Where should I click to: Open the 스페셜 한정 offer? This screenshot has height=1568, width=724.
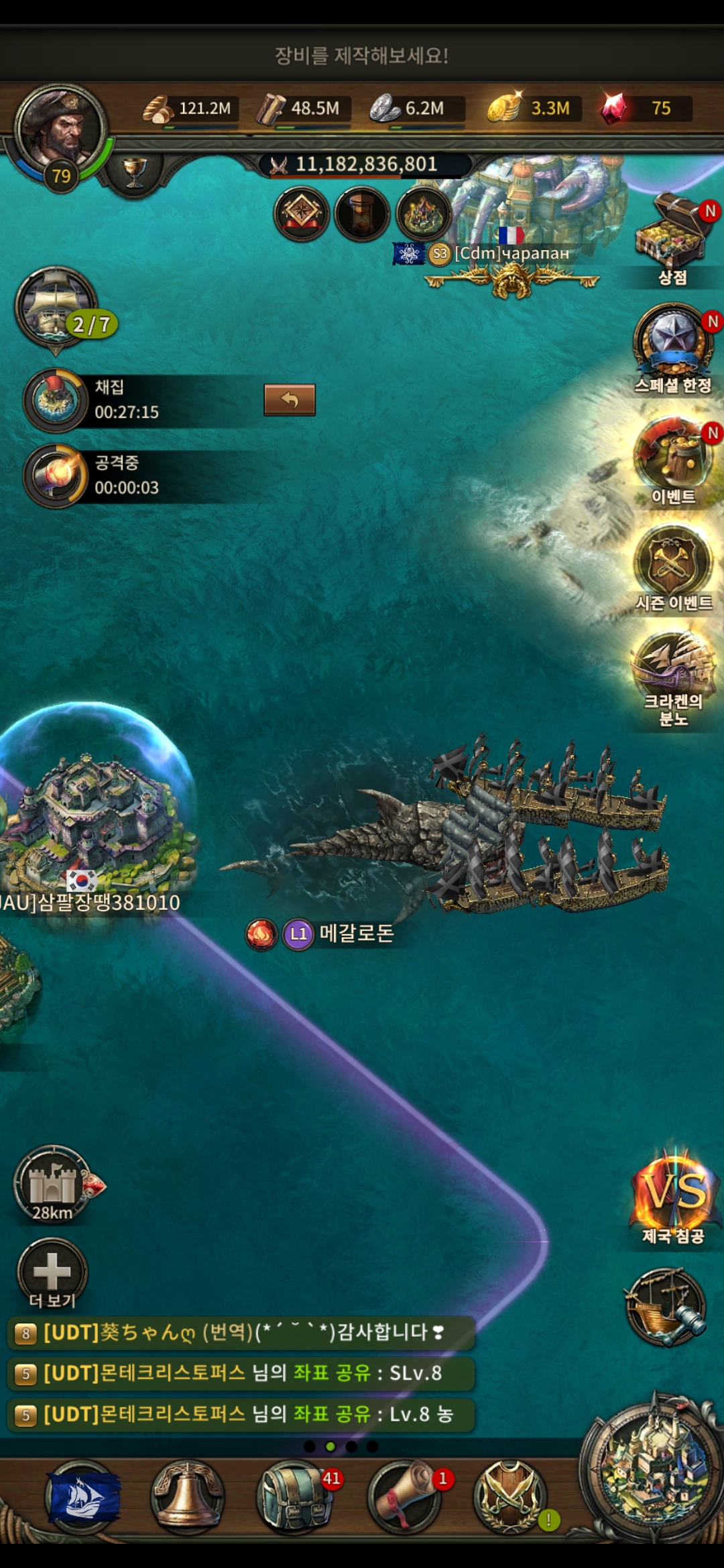[672, 342]
